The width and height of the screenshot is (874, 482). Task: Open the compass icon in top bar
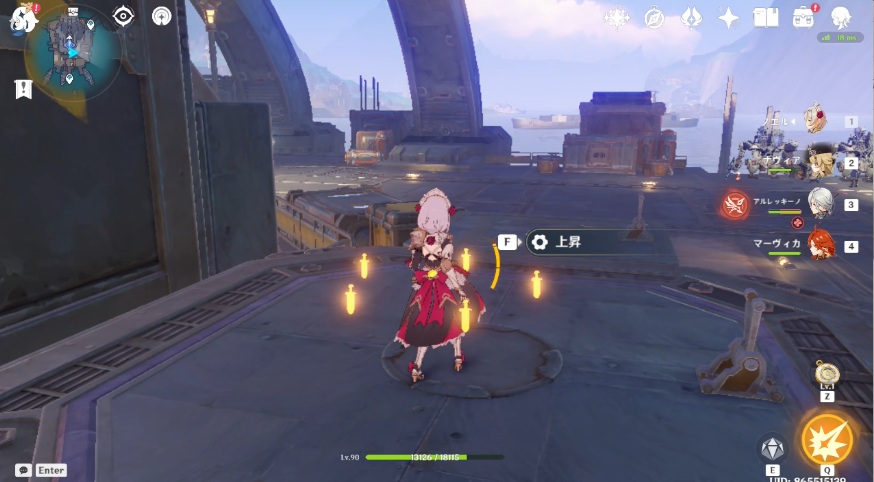tap(654, 17)
